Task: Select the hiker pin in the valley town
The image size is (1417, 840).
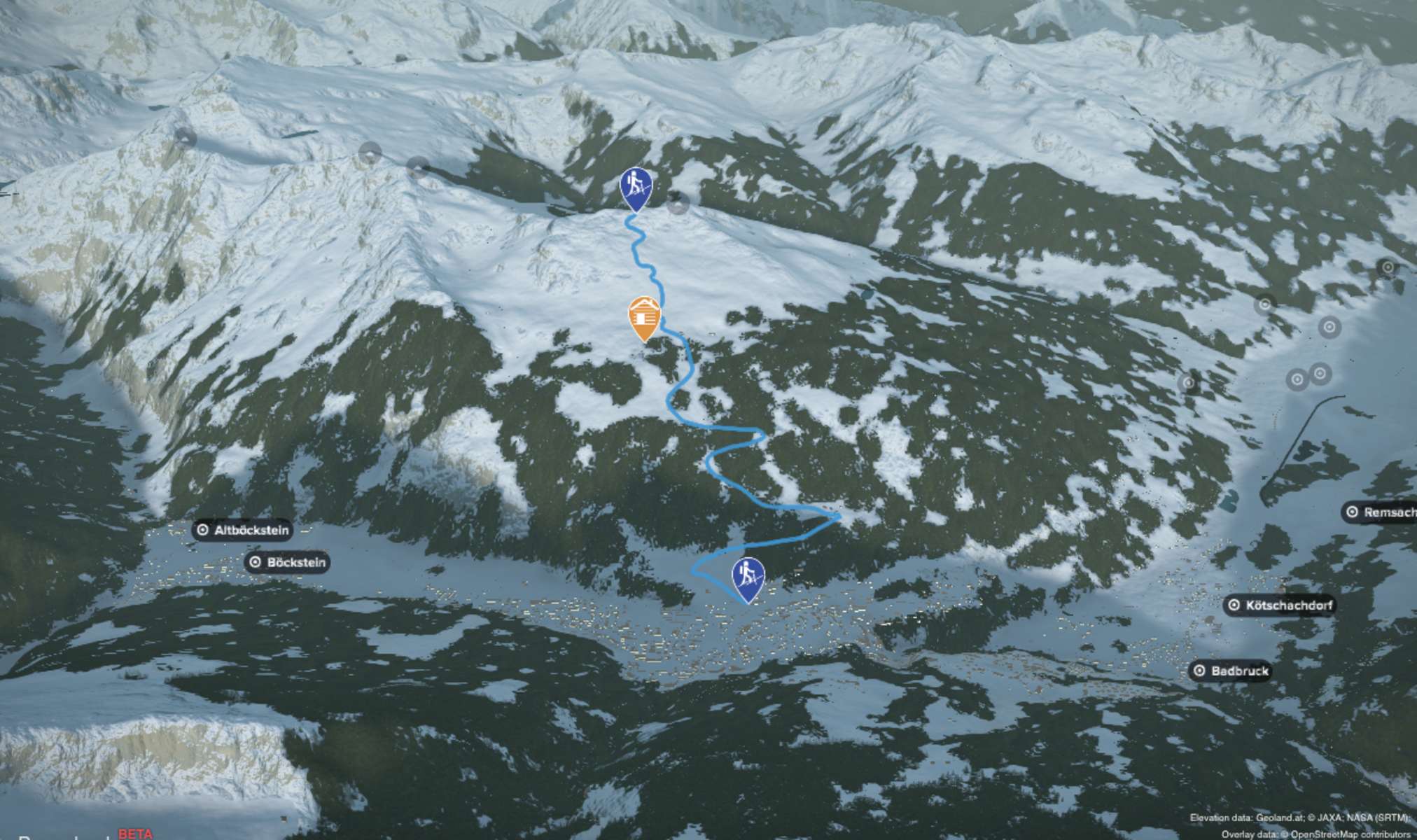Action: click(748, 577)
